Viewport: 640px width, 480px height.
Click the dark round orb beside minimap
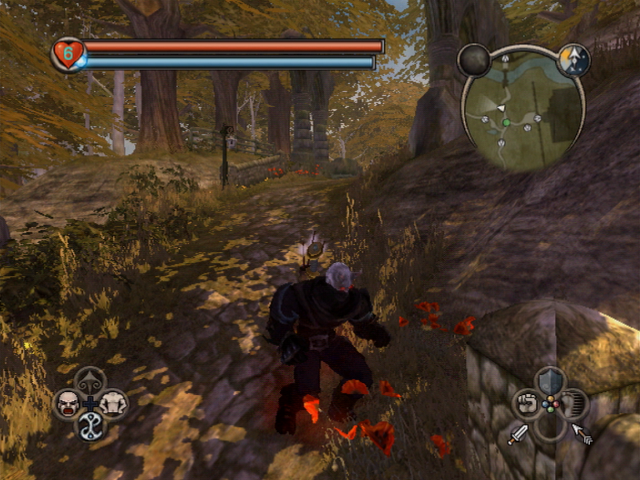pyautogui.click(x=474, y=60)
